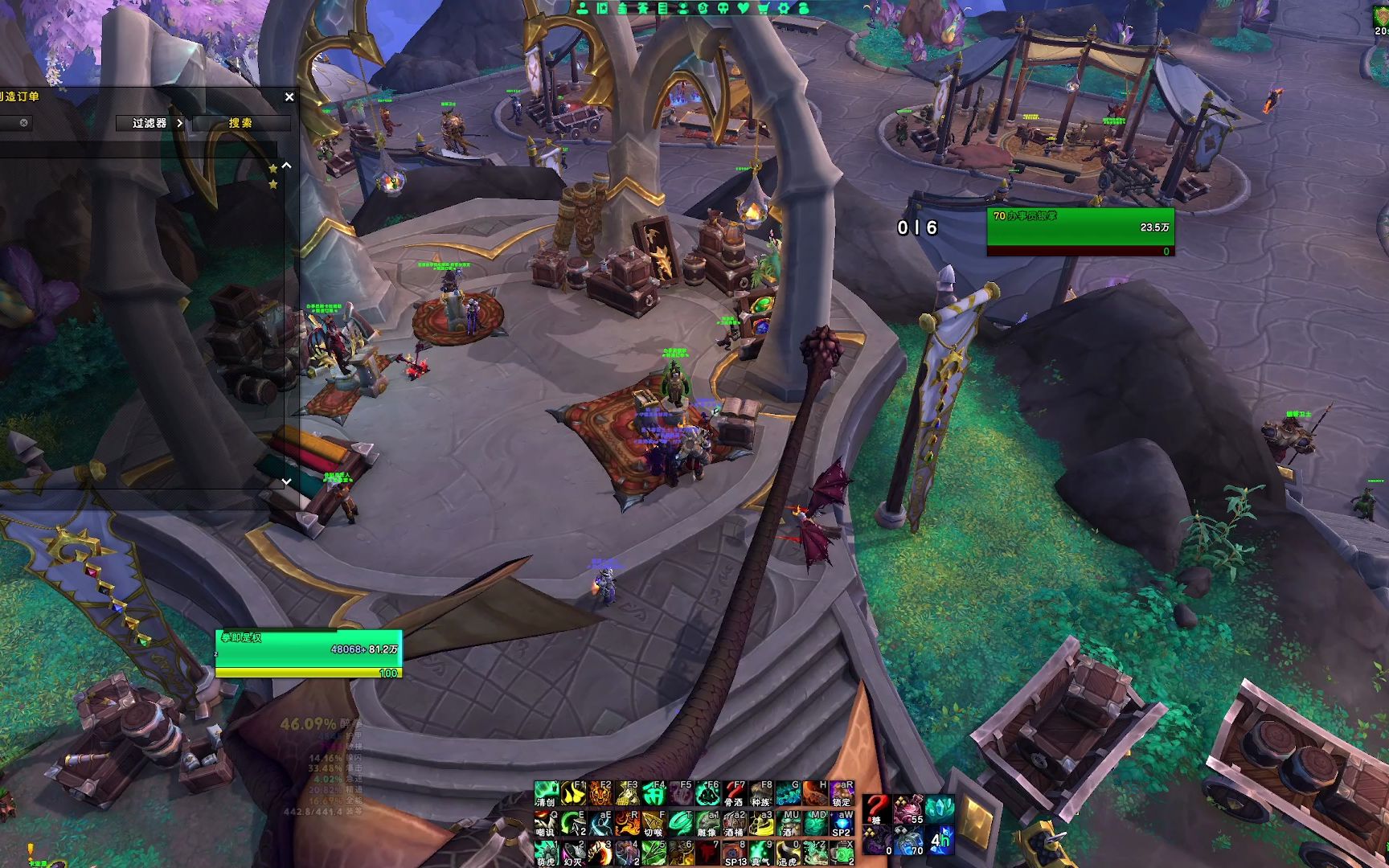
Task: Click the scroll-up chevron in the order list
Action: tap(286, 166)
